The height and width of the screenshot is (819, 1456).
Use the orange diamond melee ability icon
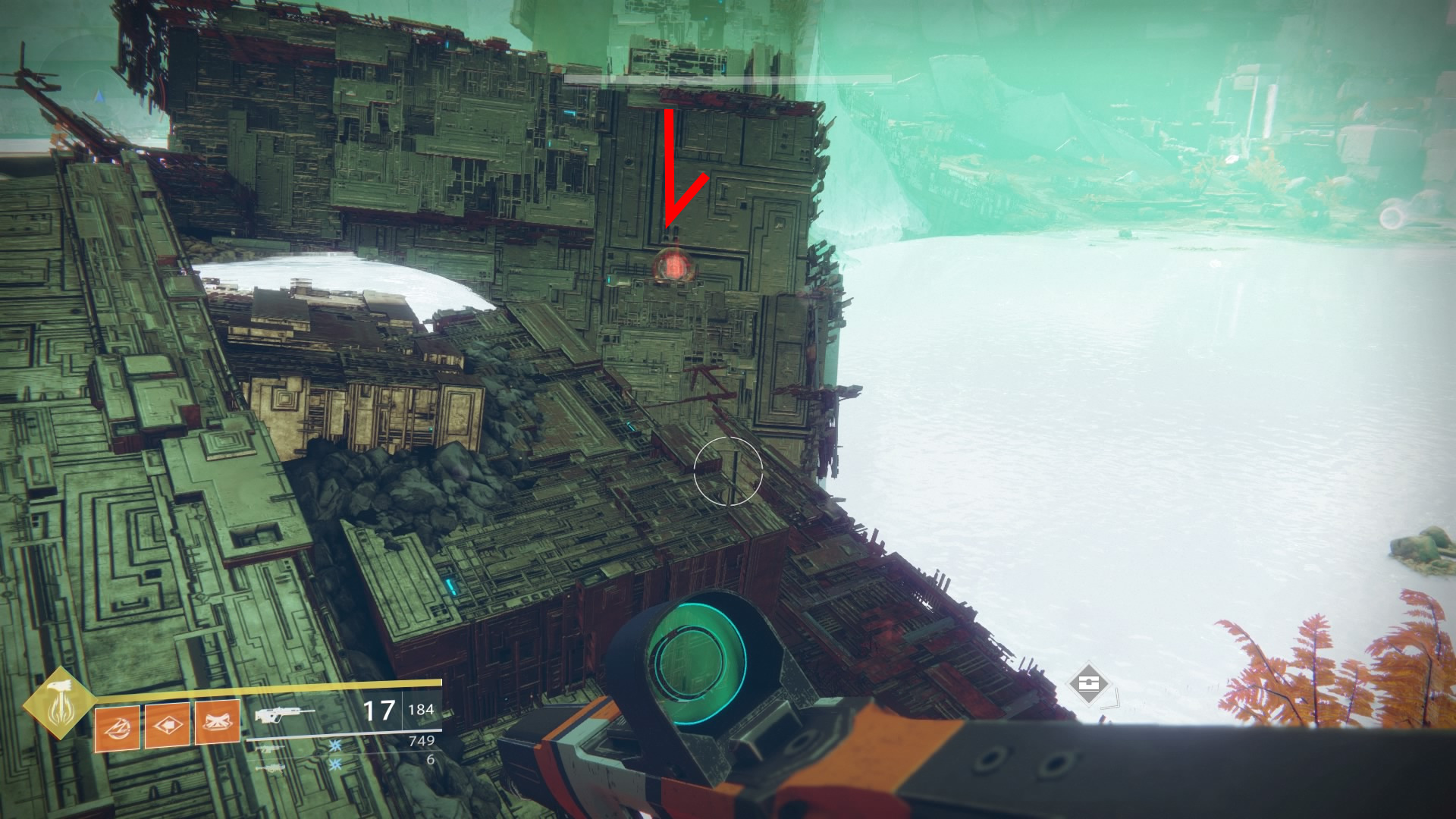168,725
